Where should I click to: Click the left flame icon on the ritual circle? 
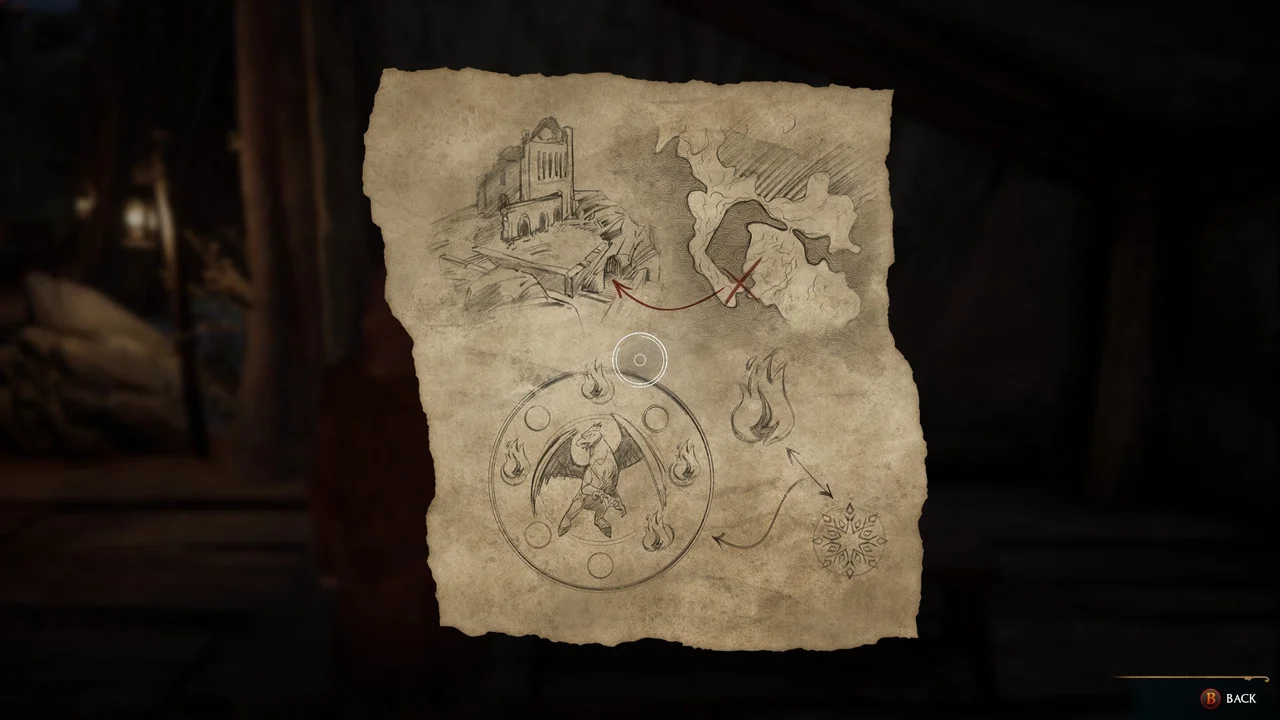coord(514,462)
